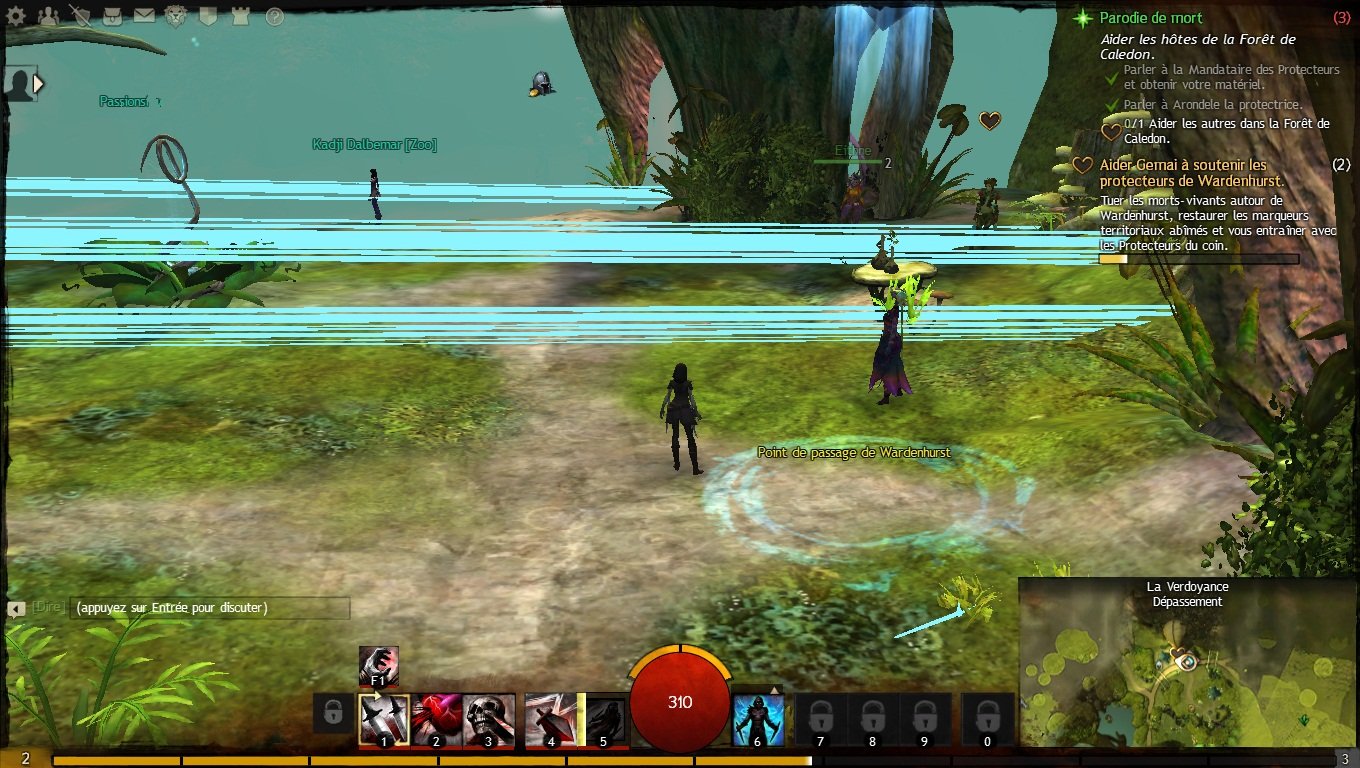The image size is (1360, 768).
Task: Use the skull skill in slot 3
Action: (x=489, y=719)
